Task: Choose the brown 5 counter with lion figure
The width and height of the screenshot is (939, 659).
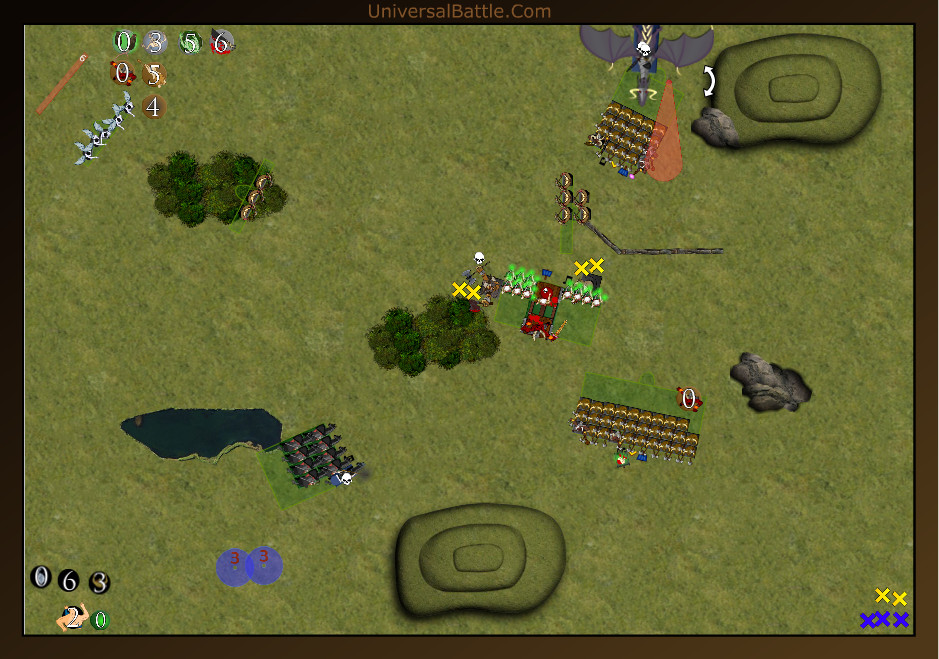Action: point(153,74)
